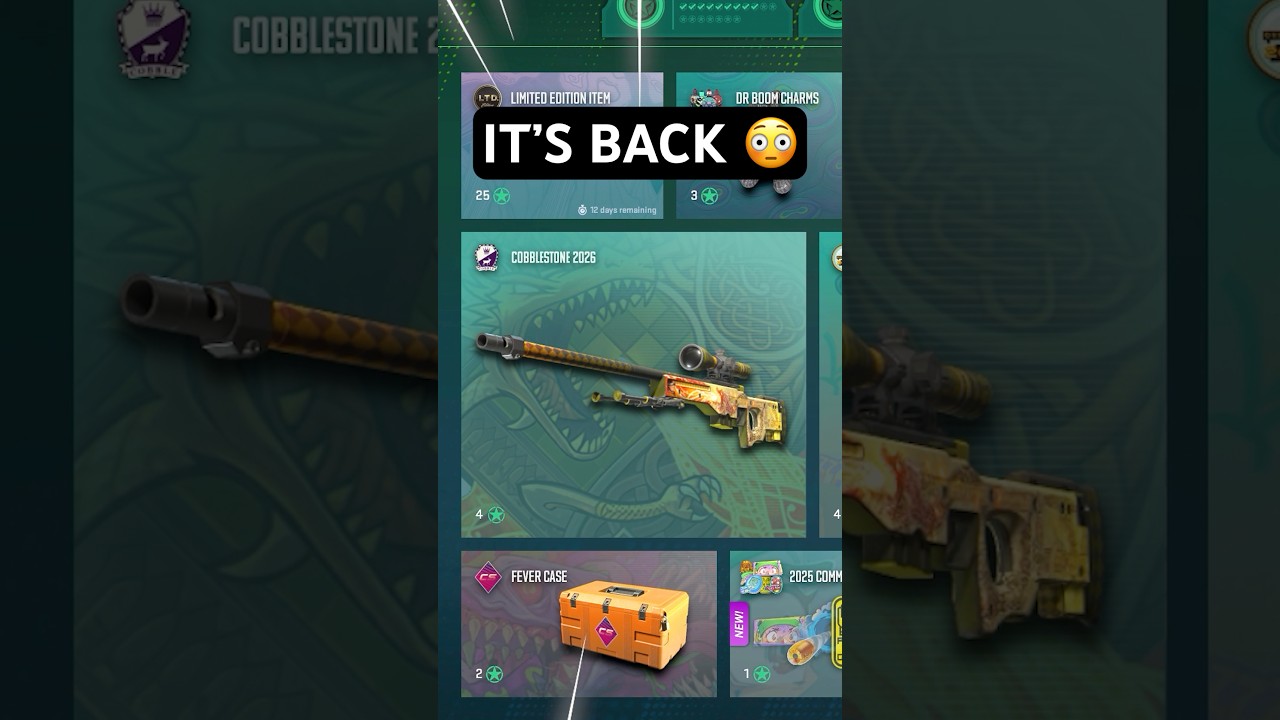Click the LTD medallion on Limited Edition Item

pos(490,98)
